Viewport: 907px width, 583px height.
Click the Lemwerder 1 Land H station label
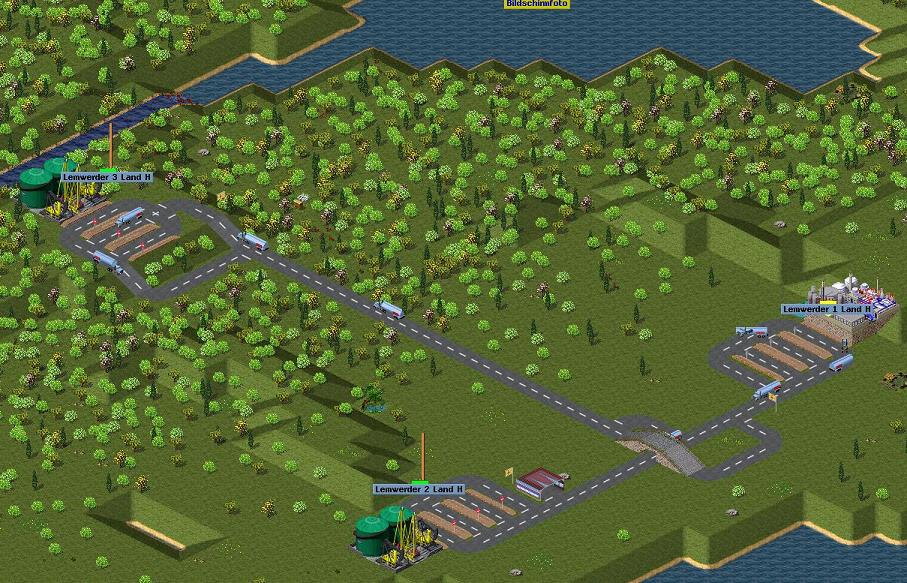827,309
